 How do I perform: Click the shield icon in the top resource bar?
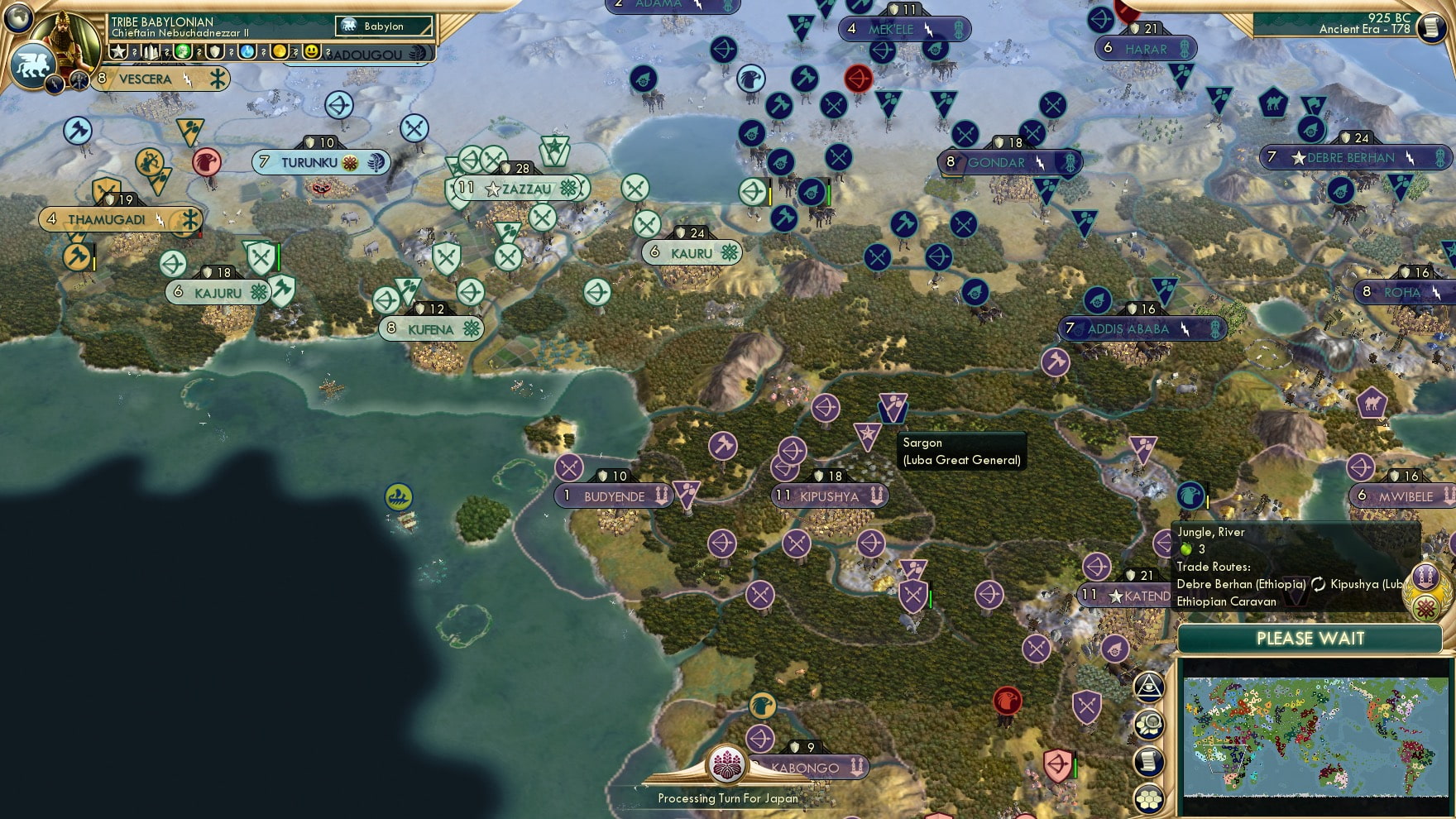(x=213, y=52)
